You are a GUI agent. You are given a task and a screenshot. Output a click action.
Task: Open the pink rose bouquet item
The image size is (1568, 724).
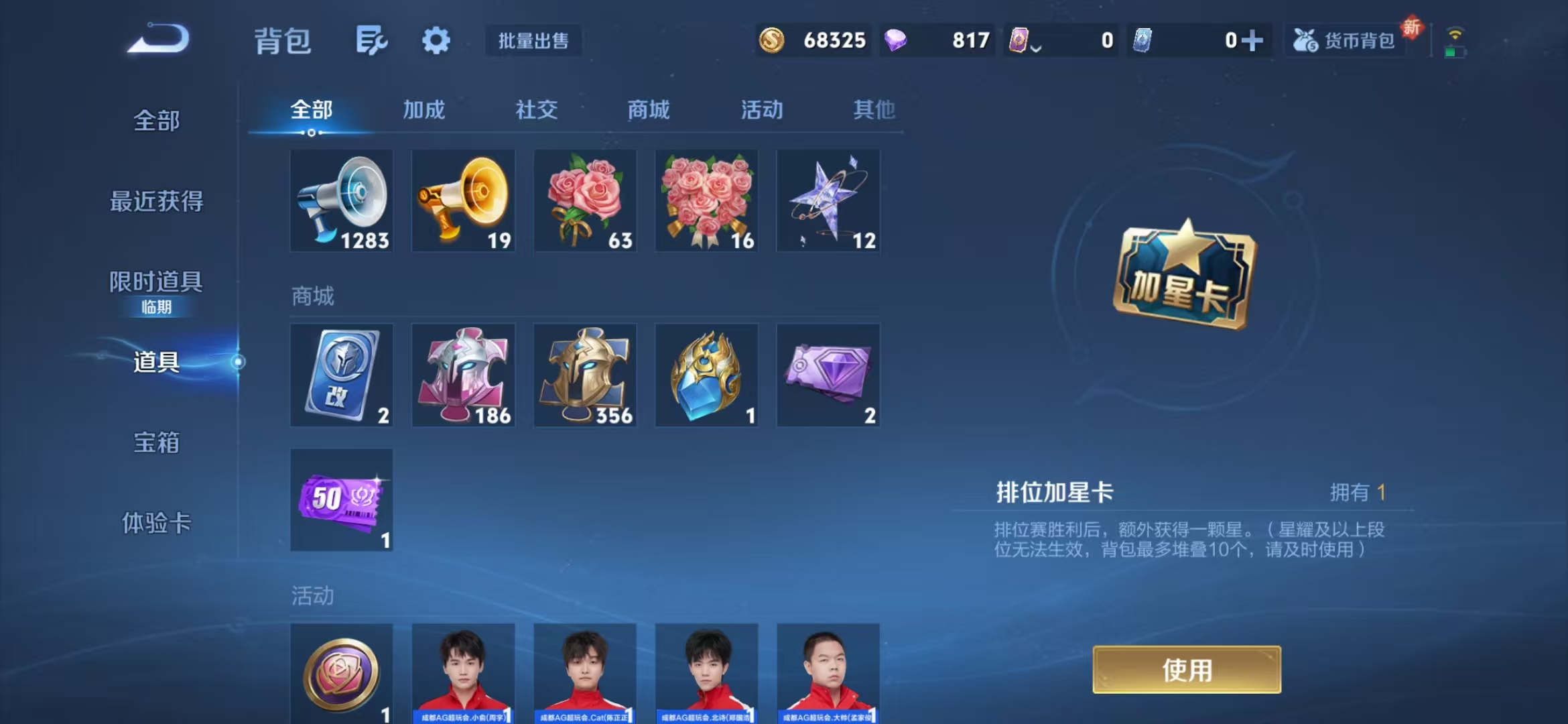pos(585,200)
